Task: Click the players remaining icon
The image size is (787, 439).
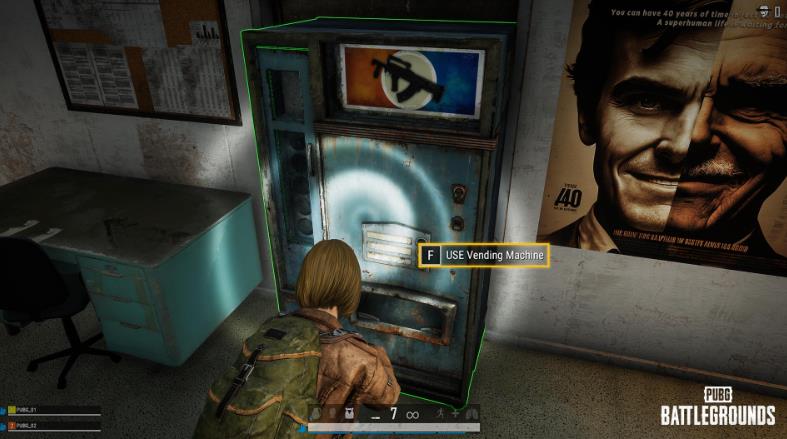Action: [762, 10]
